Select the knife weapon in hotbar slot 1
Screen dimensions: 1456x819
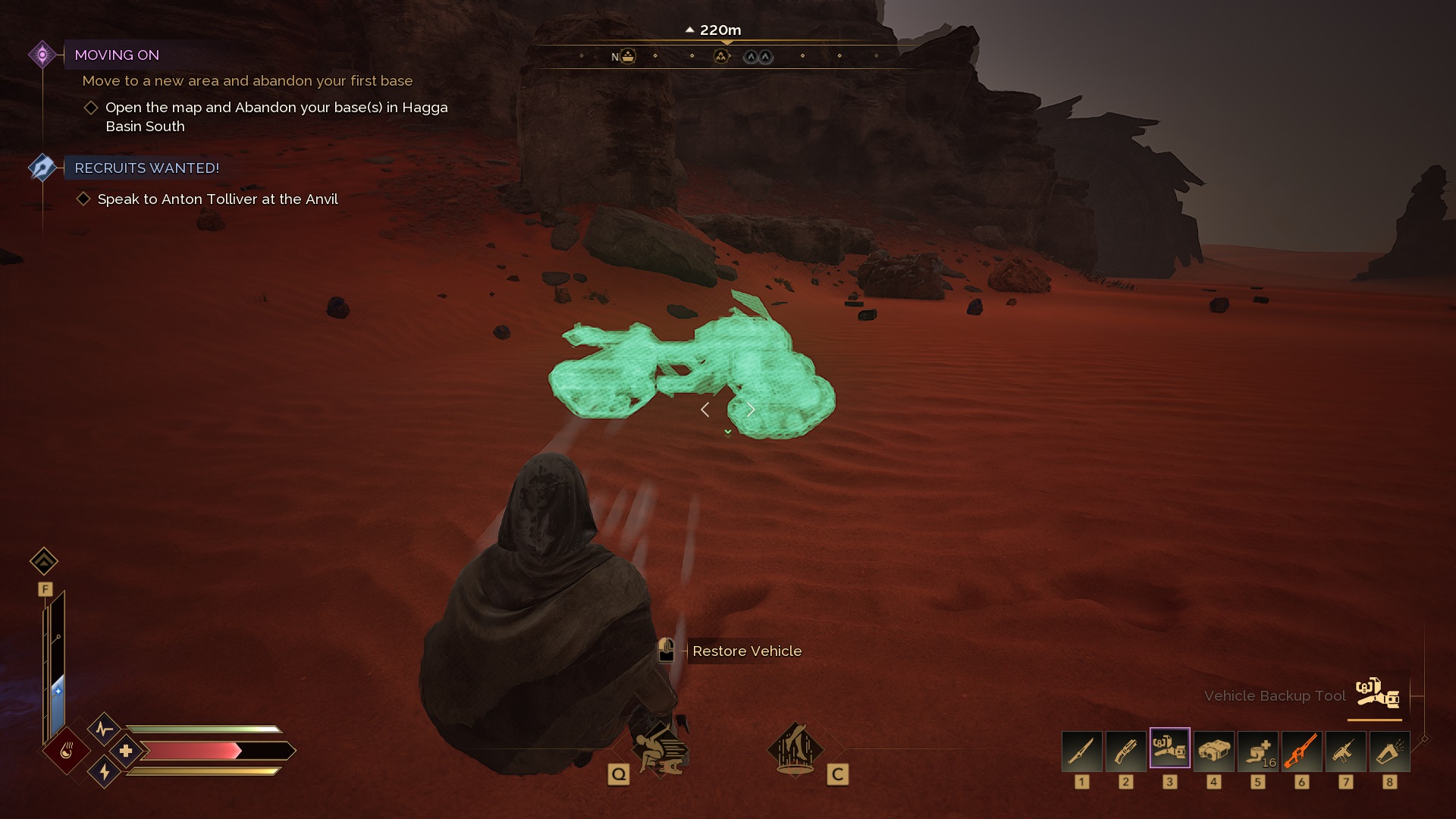[x=1082, y=751]
